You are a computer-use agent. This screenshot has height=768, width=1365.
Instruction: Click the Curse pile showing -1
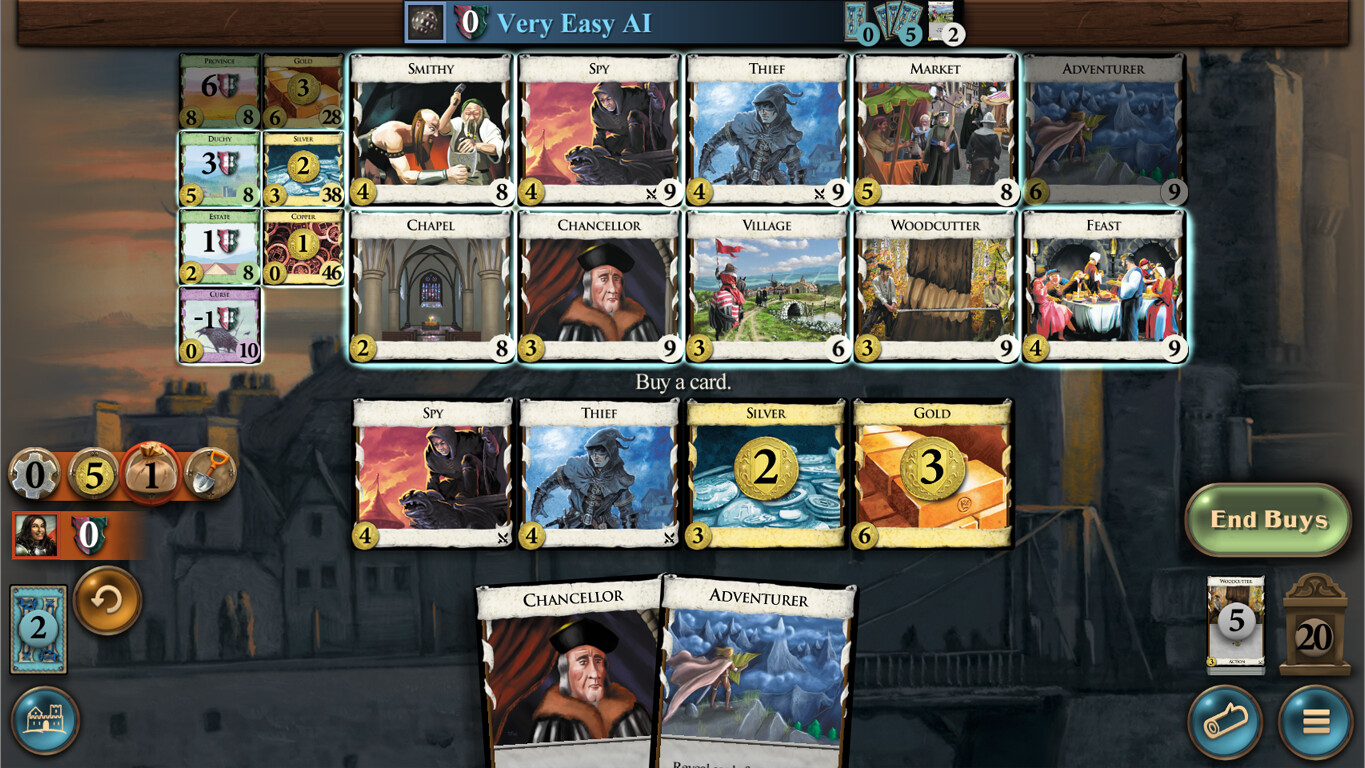(x=219, y=325)
